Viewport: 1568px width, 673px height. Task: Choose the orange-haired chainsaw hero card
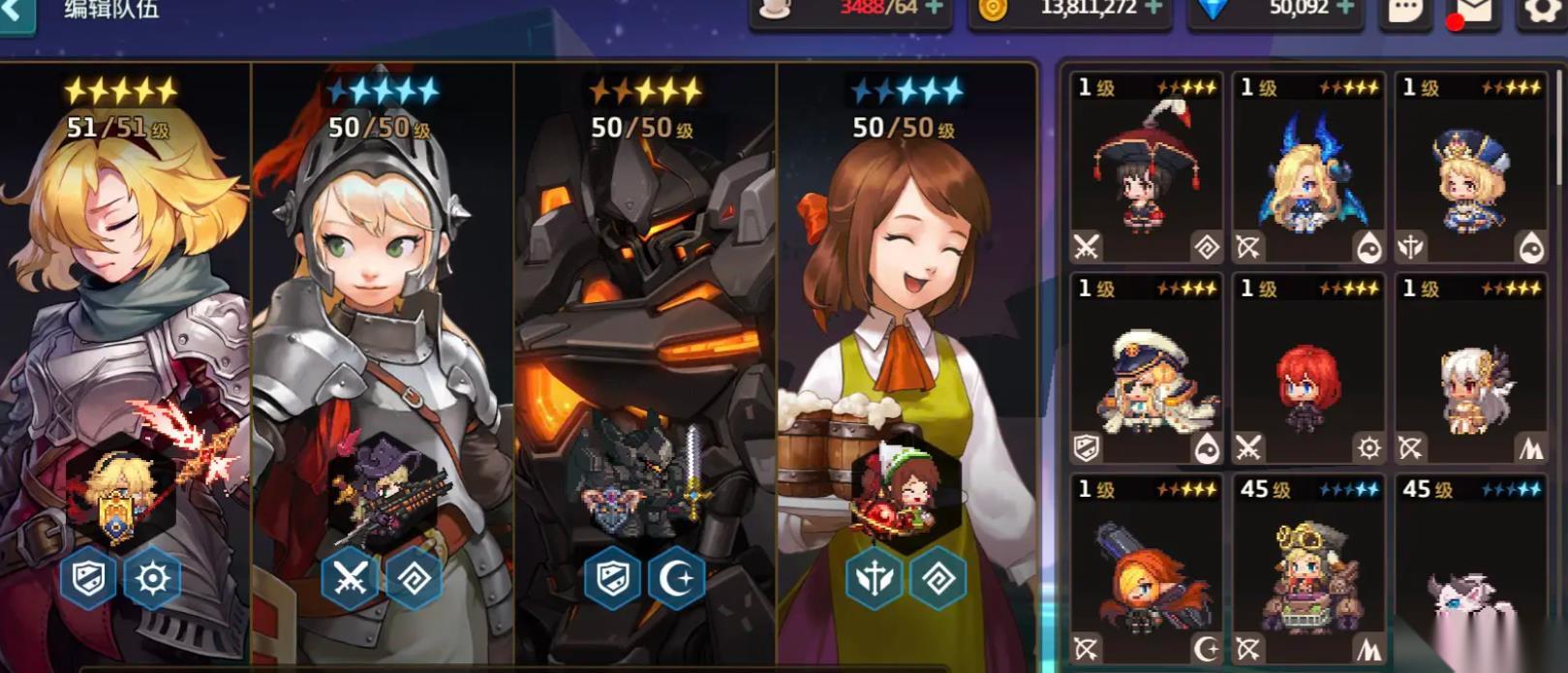pos(1146,569)
